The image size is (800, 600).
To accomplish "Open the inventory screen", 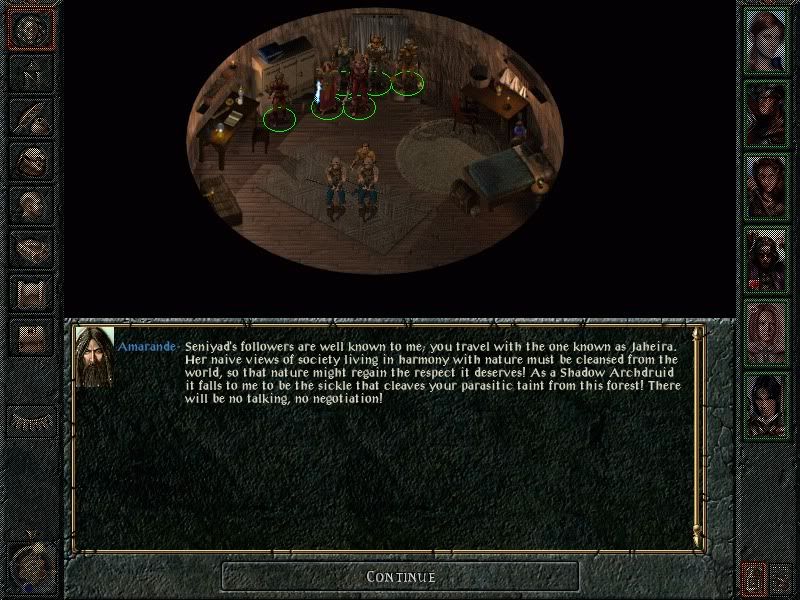I will coord(31,161).
